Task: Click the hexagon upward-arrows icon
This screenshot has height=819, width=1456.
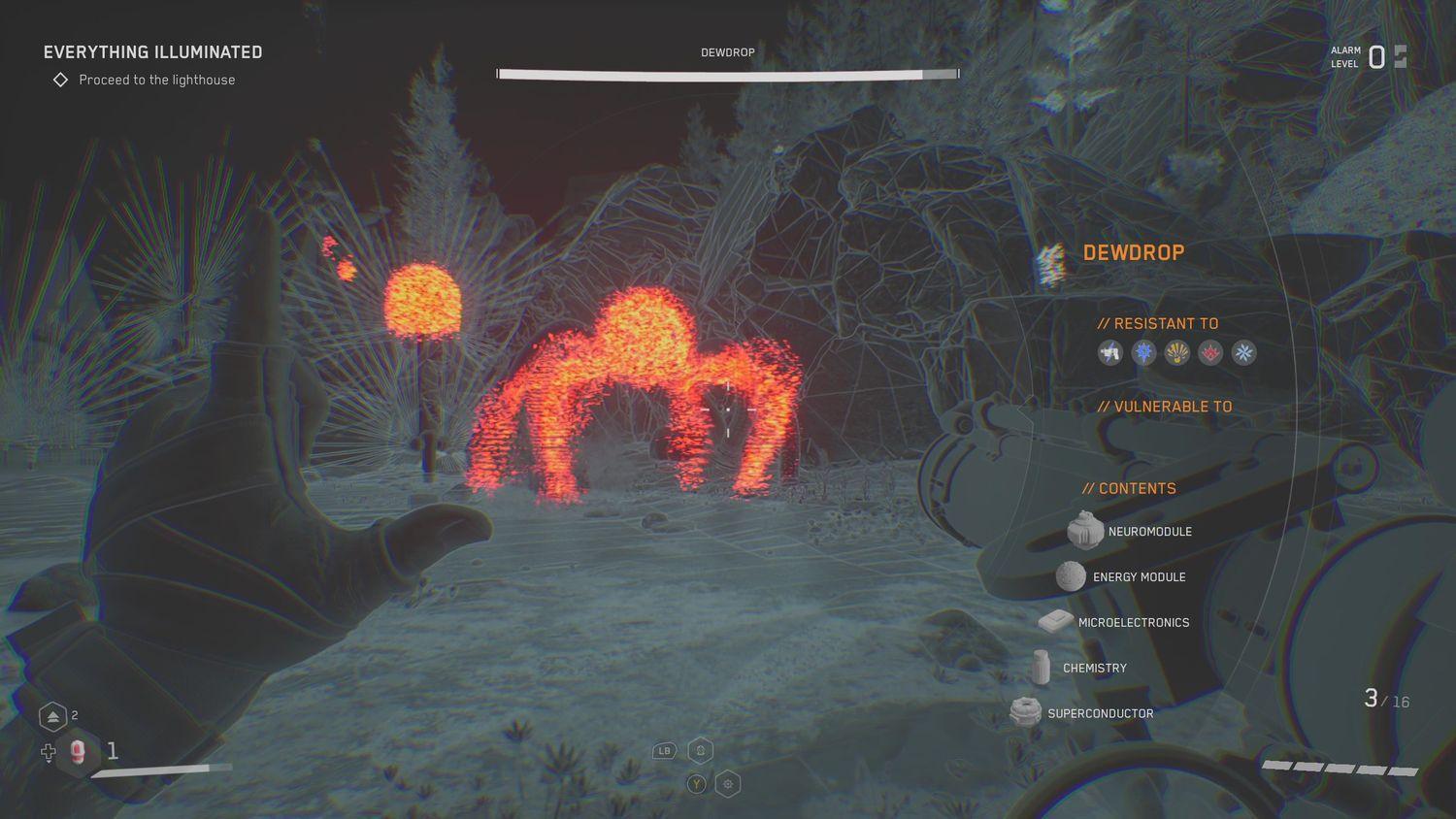Action: 52,717
